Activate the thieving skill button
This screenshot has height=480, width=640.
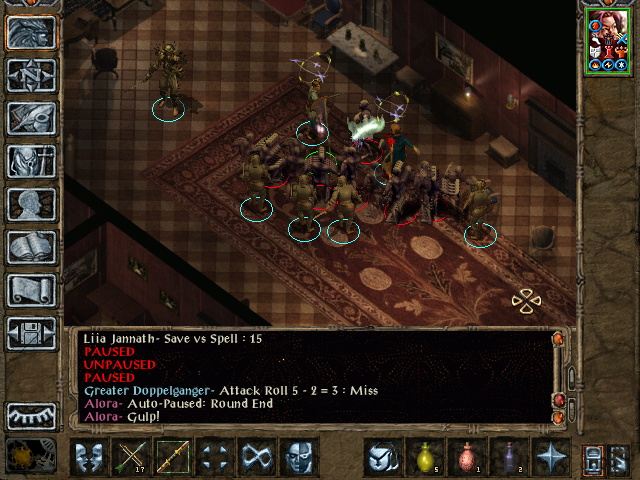pyautogui.click(x=383, y=458)
